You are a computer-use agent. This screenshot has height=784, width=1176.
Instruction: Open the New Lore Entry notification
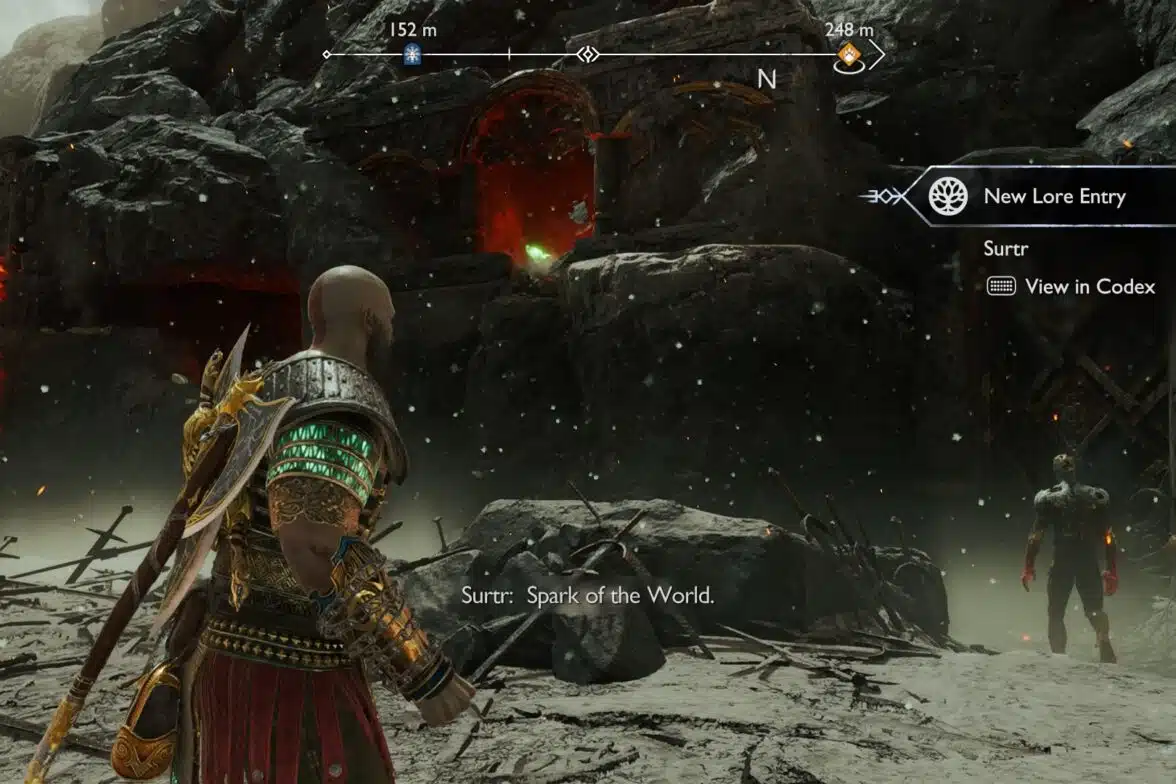(1054, 197)
